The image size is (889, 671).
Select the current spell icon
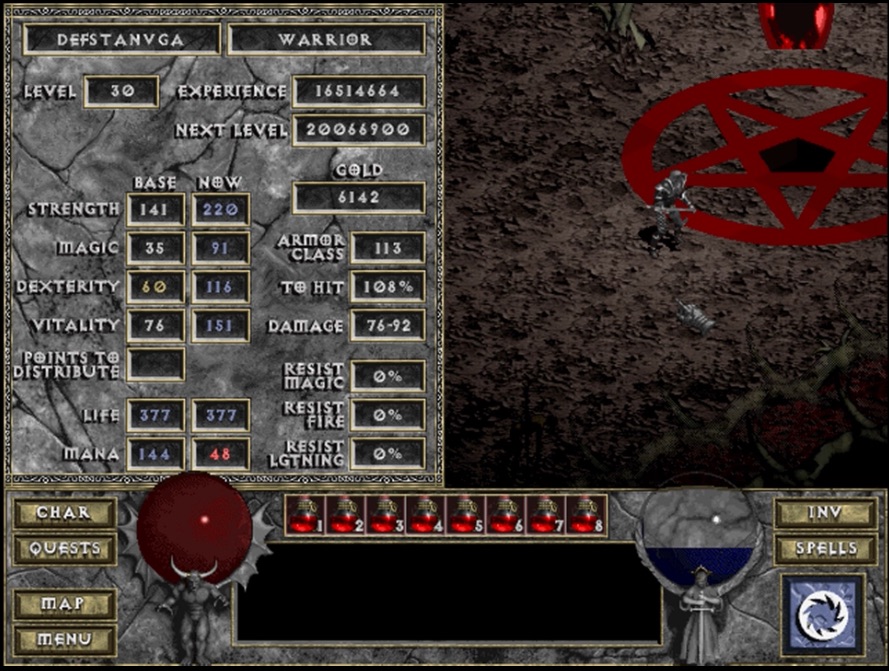point(822,615)
